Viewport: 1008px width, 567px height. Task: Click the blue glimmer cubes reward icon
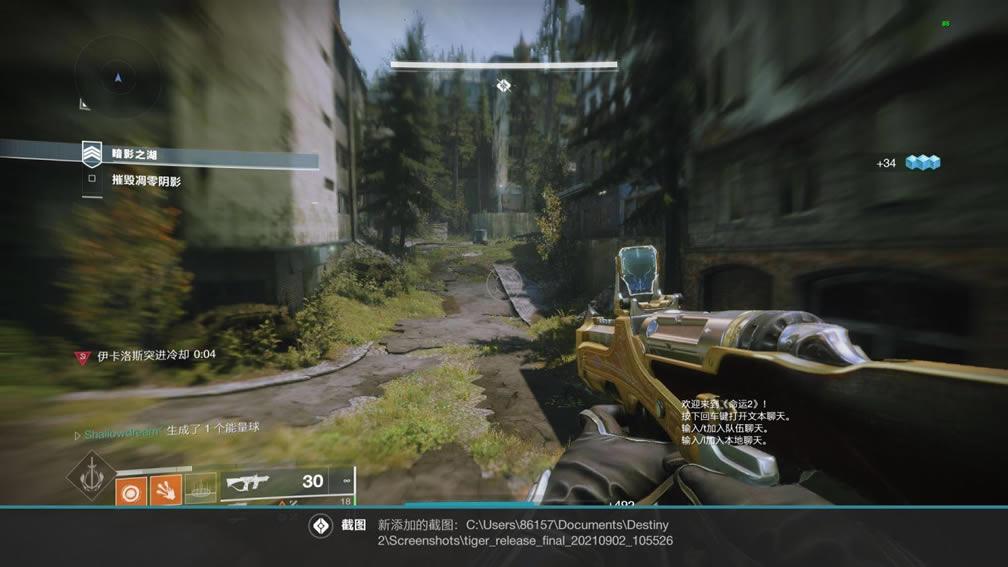click(923, 163)
